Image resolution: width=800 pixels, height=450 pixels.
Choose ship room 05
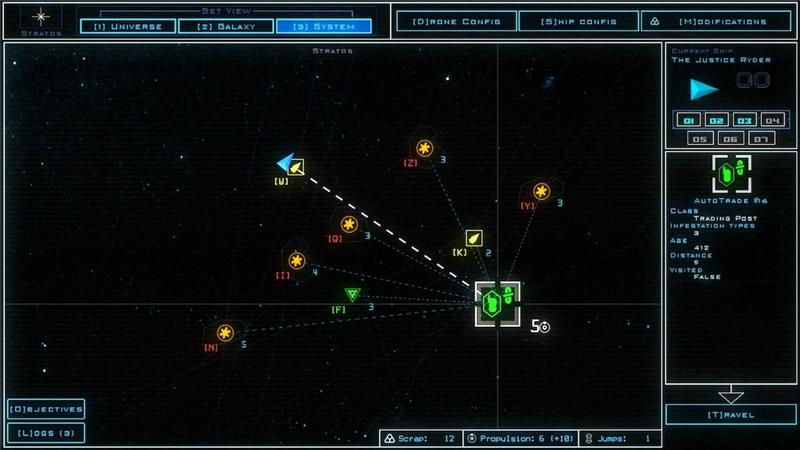click(701, 139)
